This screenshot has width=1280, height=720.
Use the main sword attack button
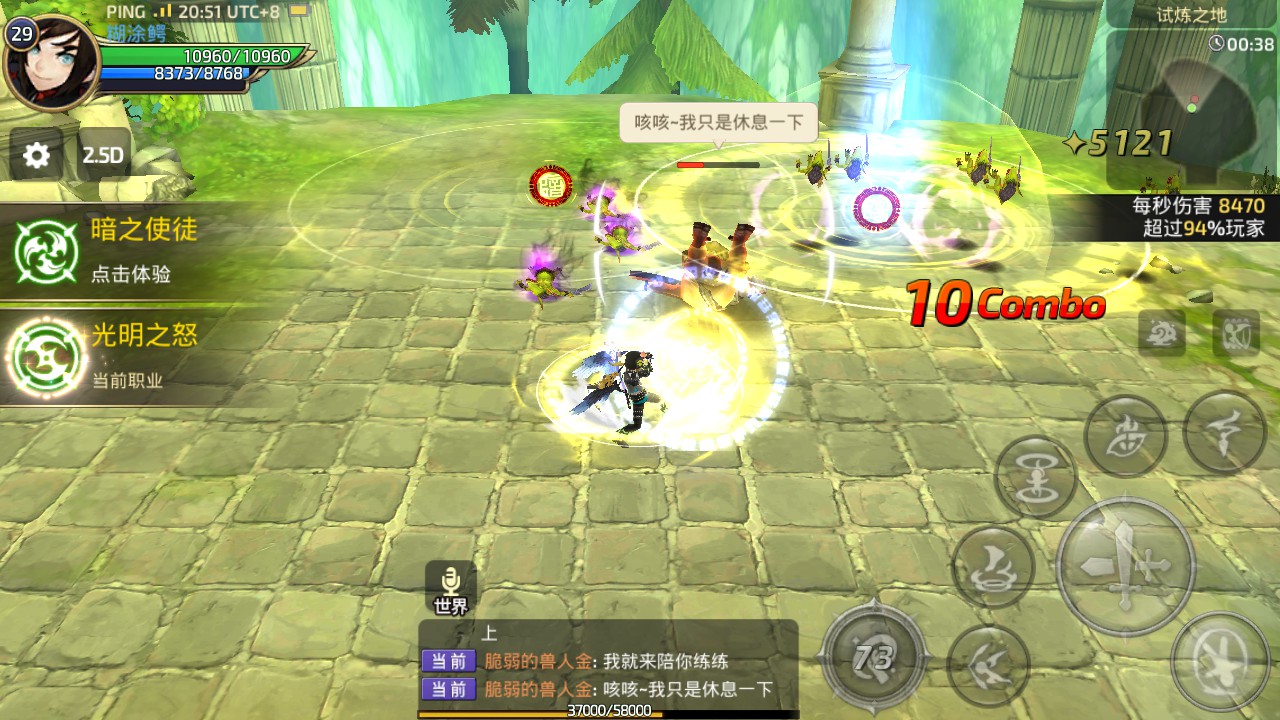pyautogui.click(x=1125, y=565)
